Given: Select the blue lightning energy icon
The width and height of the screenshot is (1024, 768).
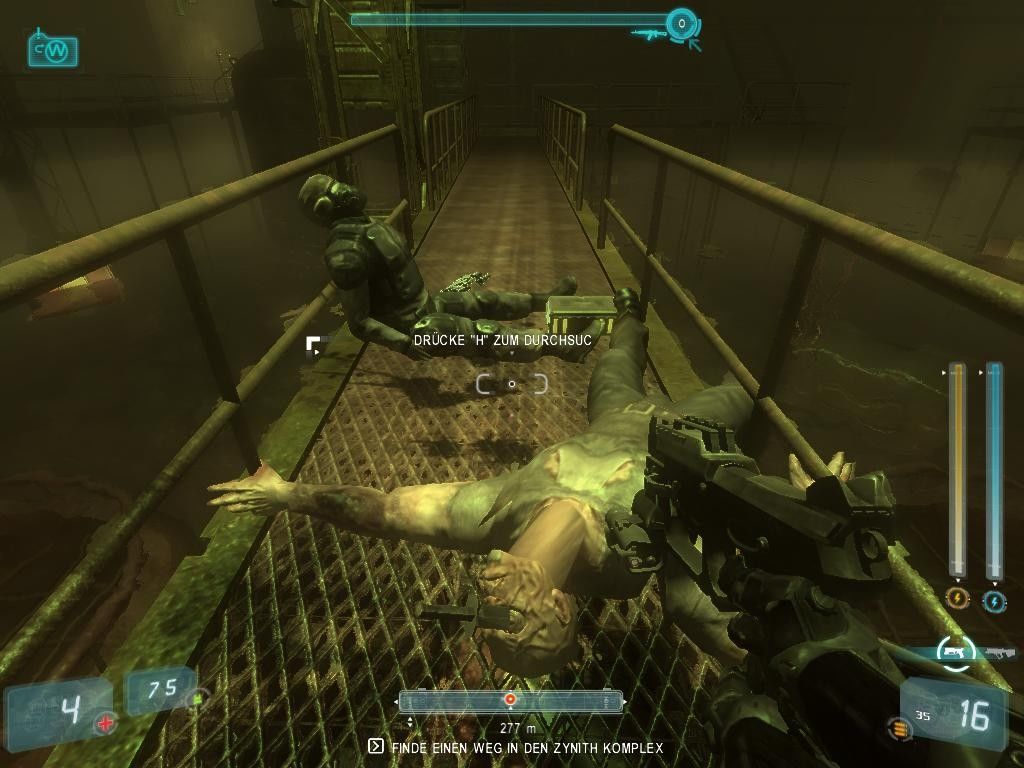Looking at the screenshot, I should point(994,601).
